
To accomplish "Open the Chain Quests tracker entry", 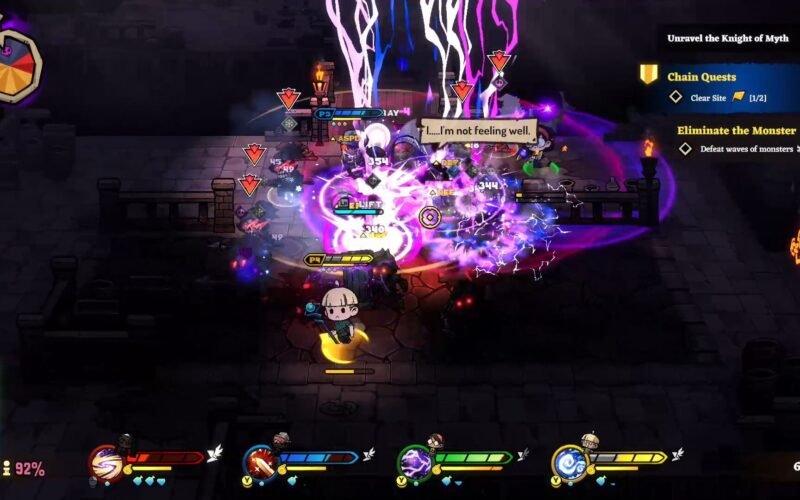I will tap(701, 77).
